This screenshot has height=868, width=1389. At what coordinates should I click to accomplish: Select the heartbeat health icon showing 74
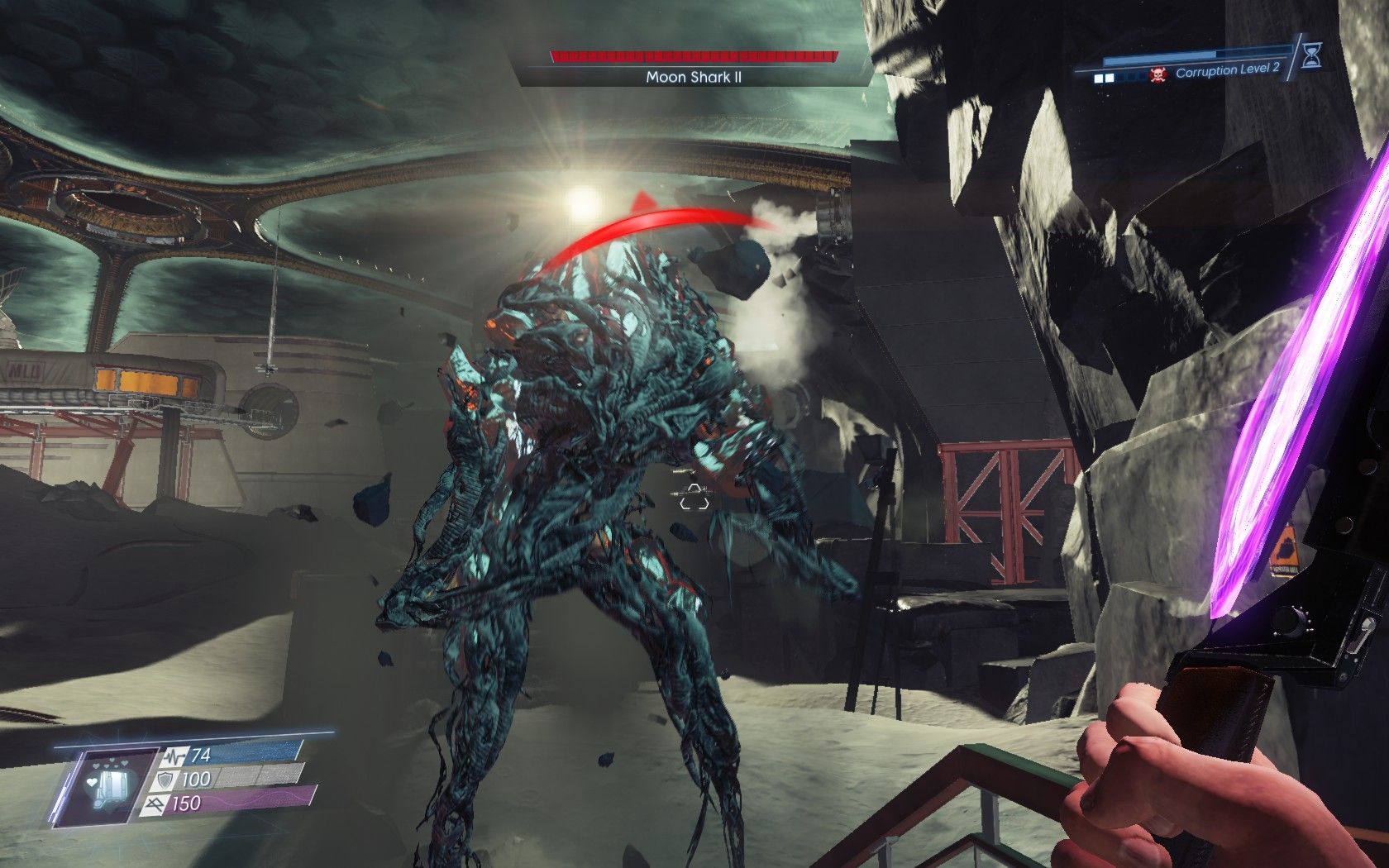point(175,756)
